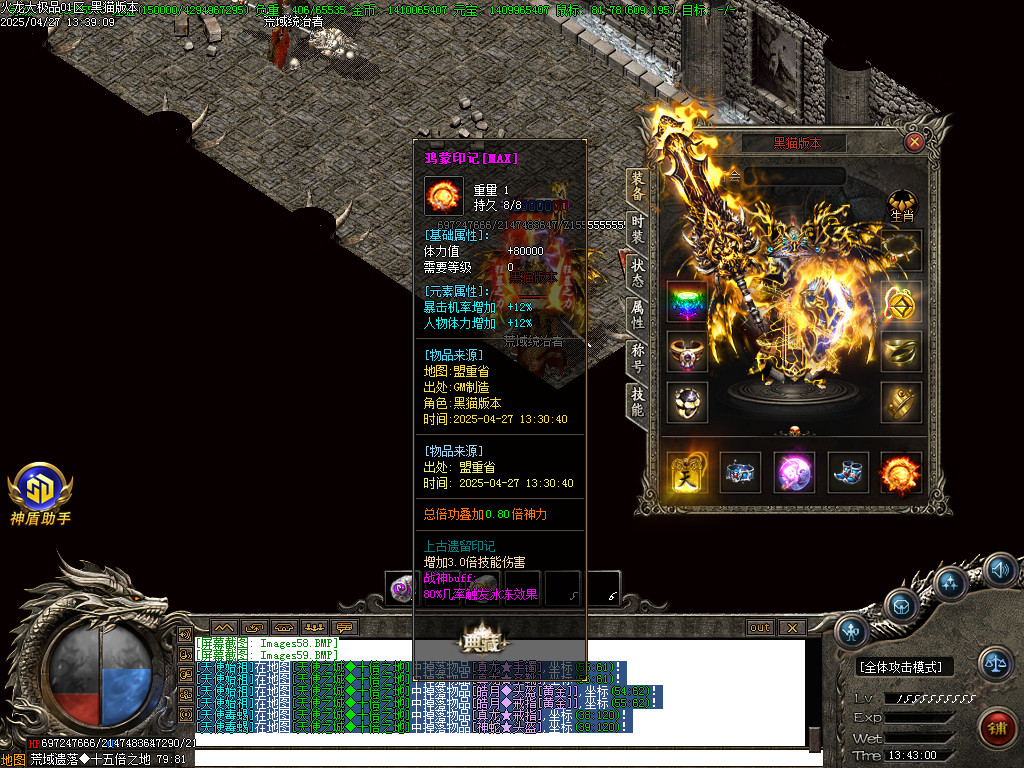The height and width of the screenshot is (768, 1024).
Task: Open the bag via chest icon
Action: [x=901, y=606]
